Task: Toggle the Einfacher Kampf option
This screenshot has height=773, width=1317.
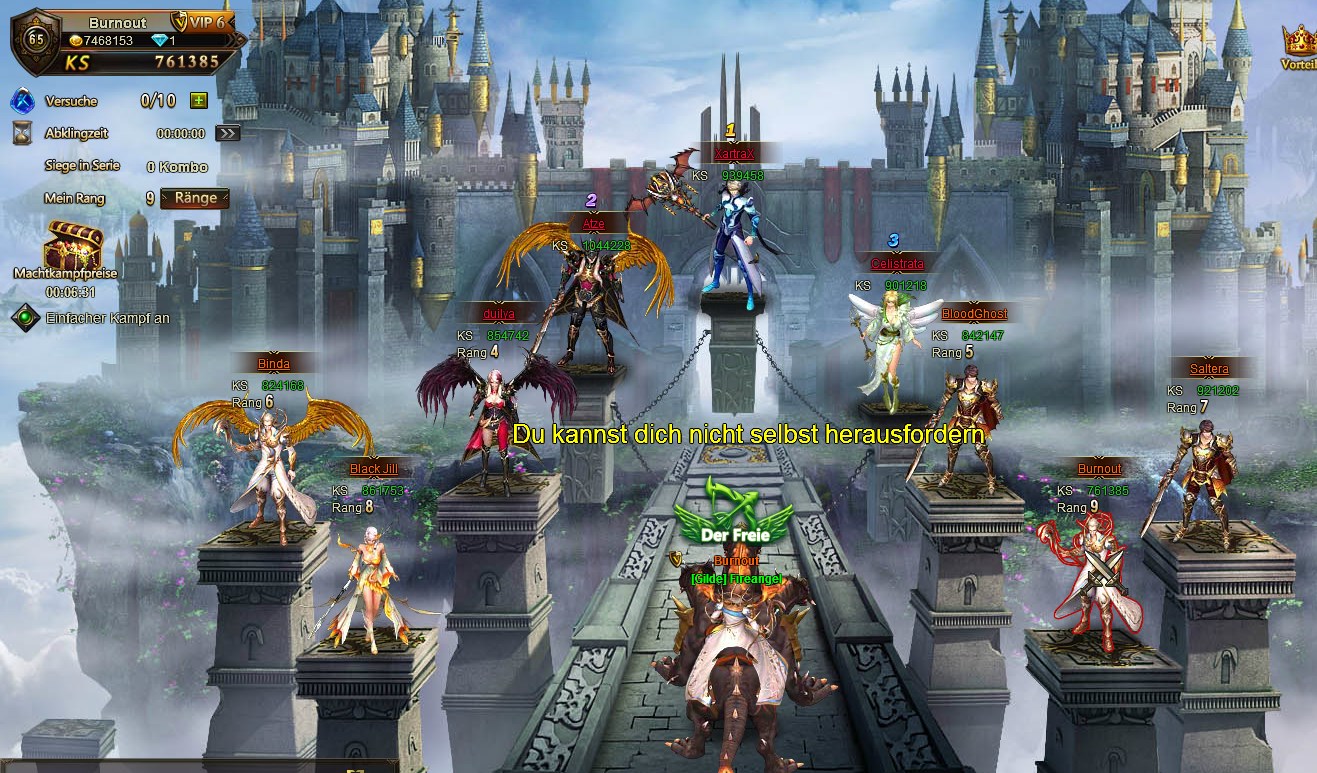Action: tap(25, 318)
